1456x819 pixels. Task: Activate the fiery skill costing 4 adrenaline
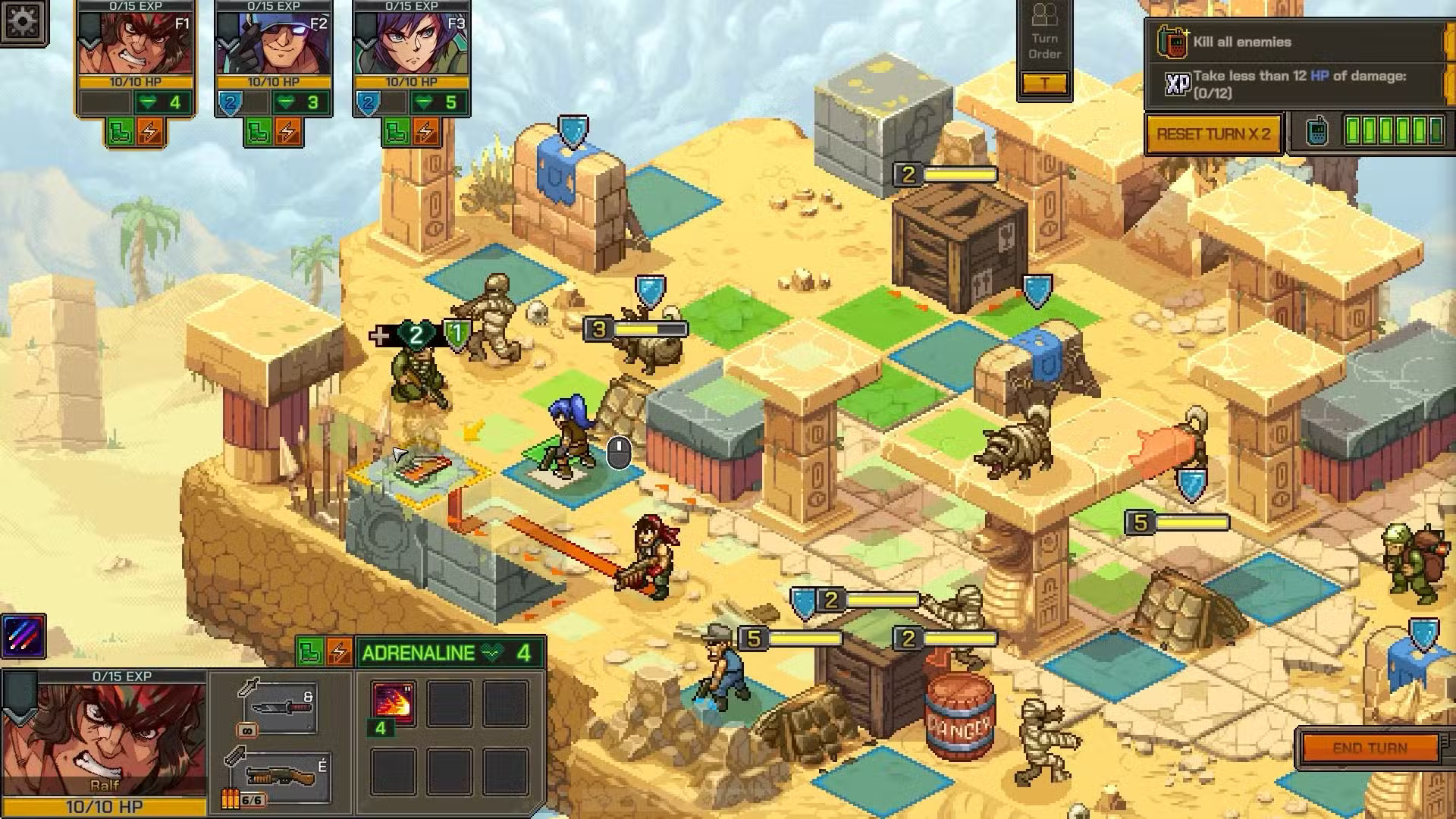393,701
